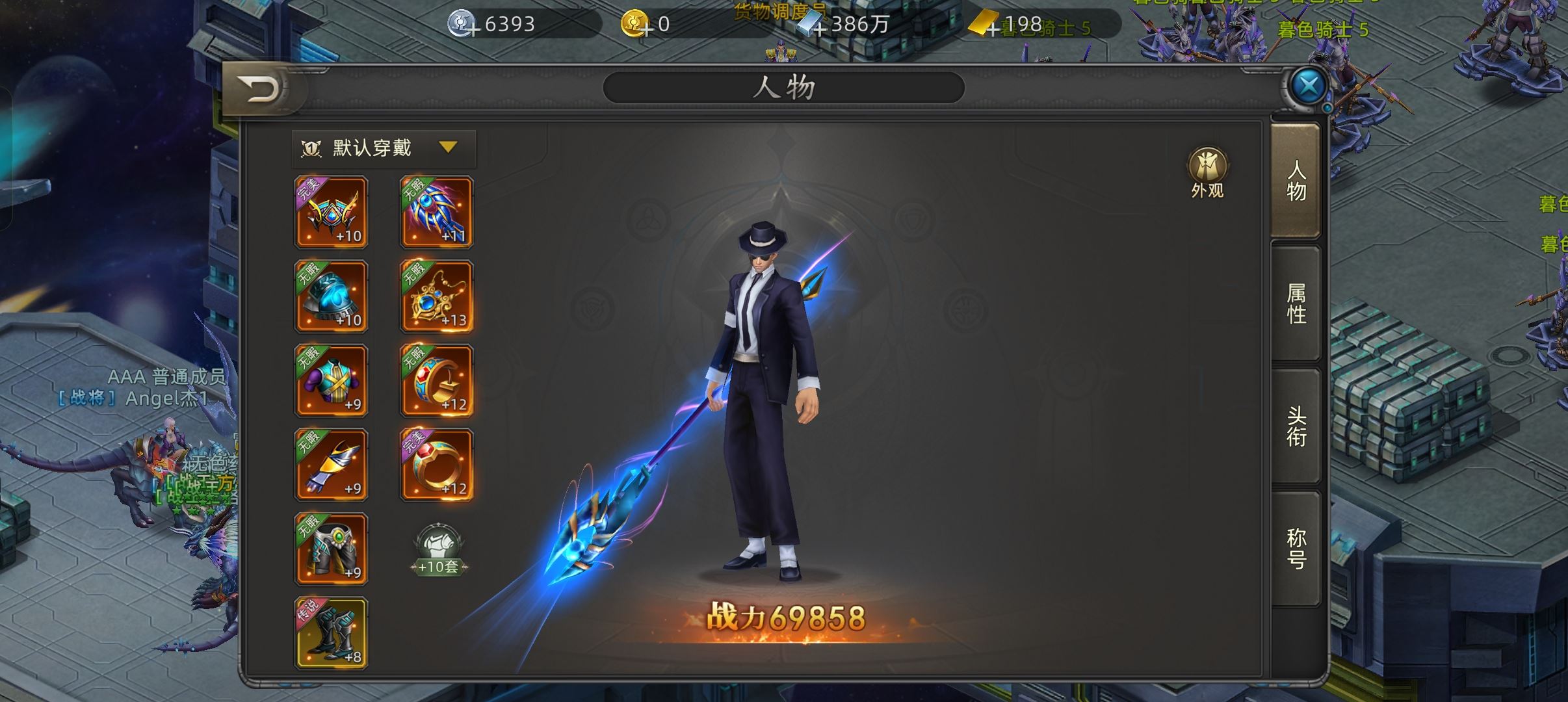Choose the +12 jeweled bracelet slot
The image size is (1568, 702).
[x=437, y=380]
